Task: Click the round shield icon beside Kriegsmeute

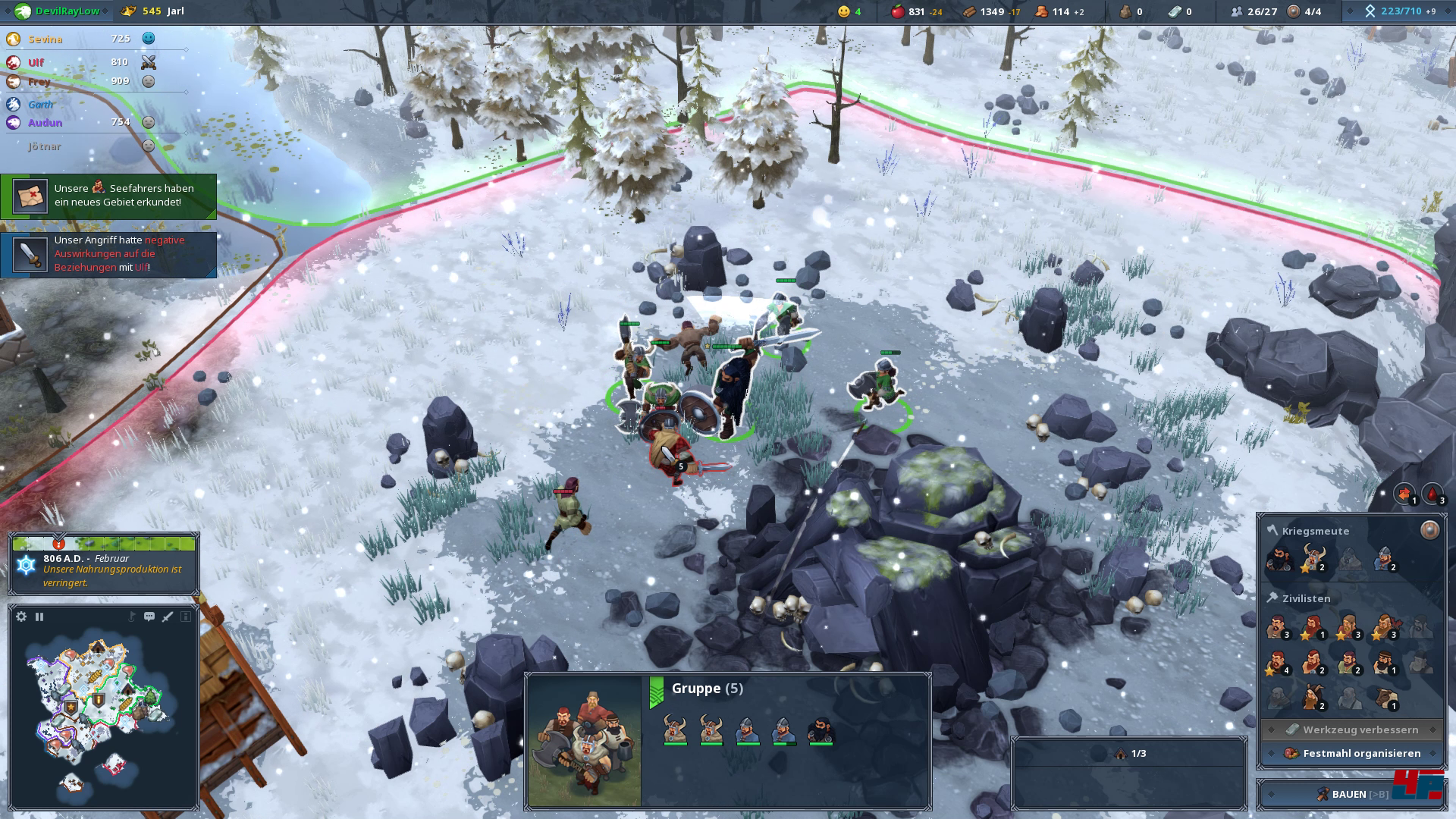Action: [x=1429, y=530]
